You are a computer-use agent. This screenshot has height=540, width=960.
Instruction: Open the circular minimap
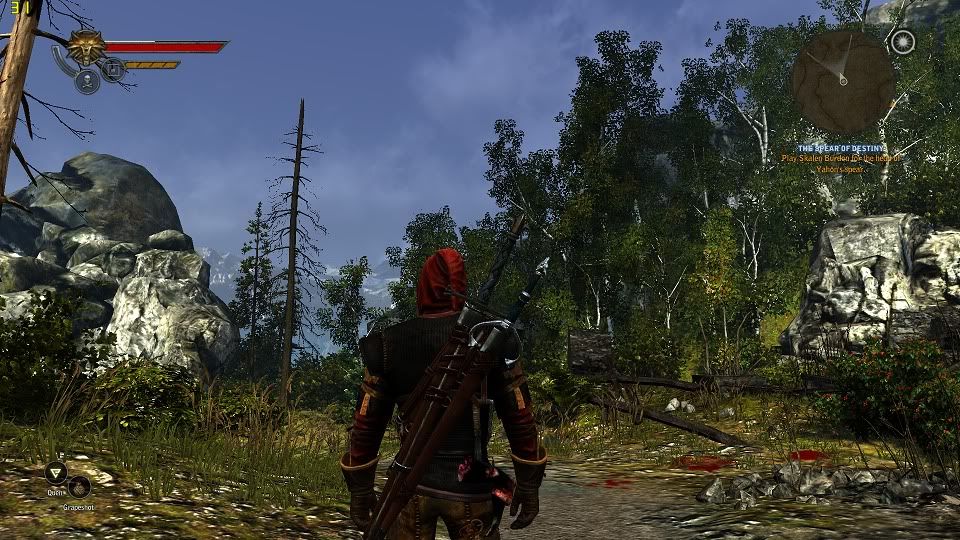[x=842, y=82]
